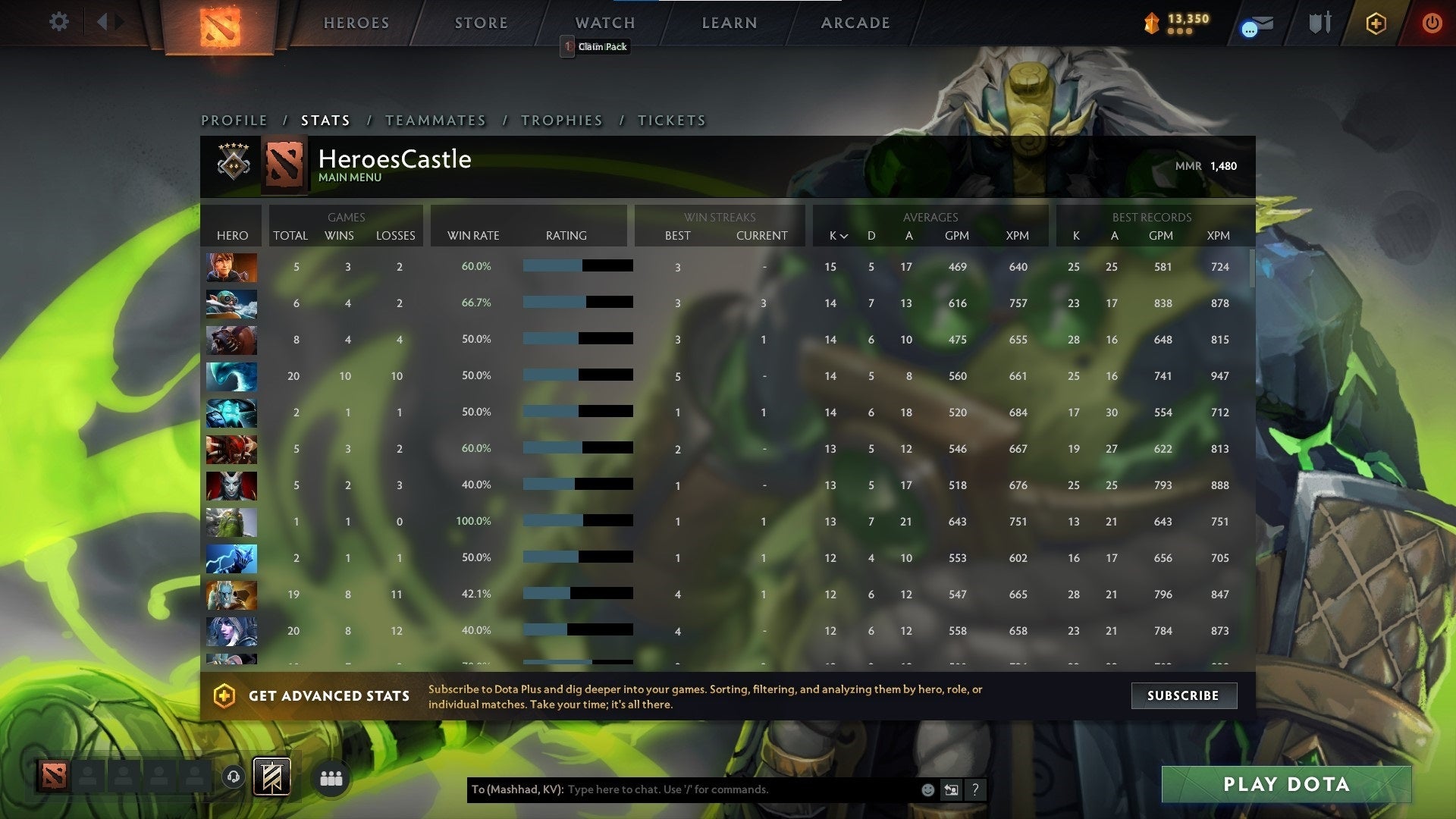1456x819 pixels.
Task: Click the chat help question mark icon
Action: (975, 789)
